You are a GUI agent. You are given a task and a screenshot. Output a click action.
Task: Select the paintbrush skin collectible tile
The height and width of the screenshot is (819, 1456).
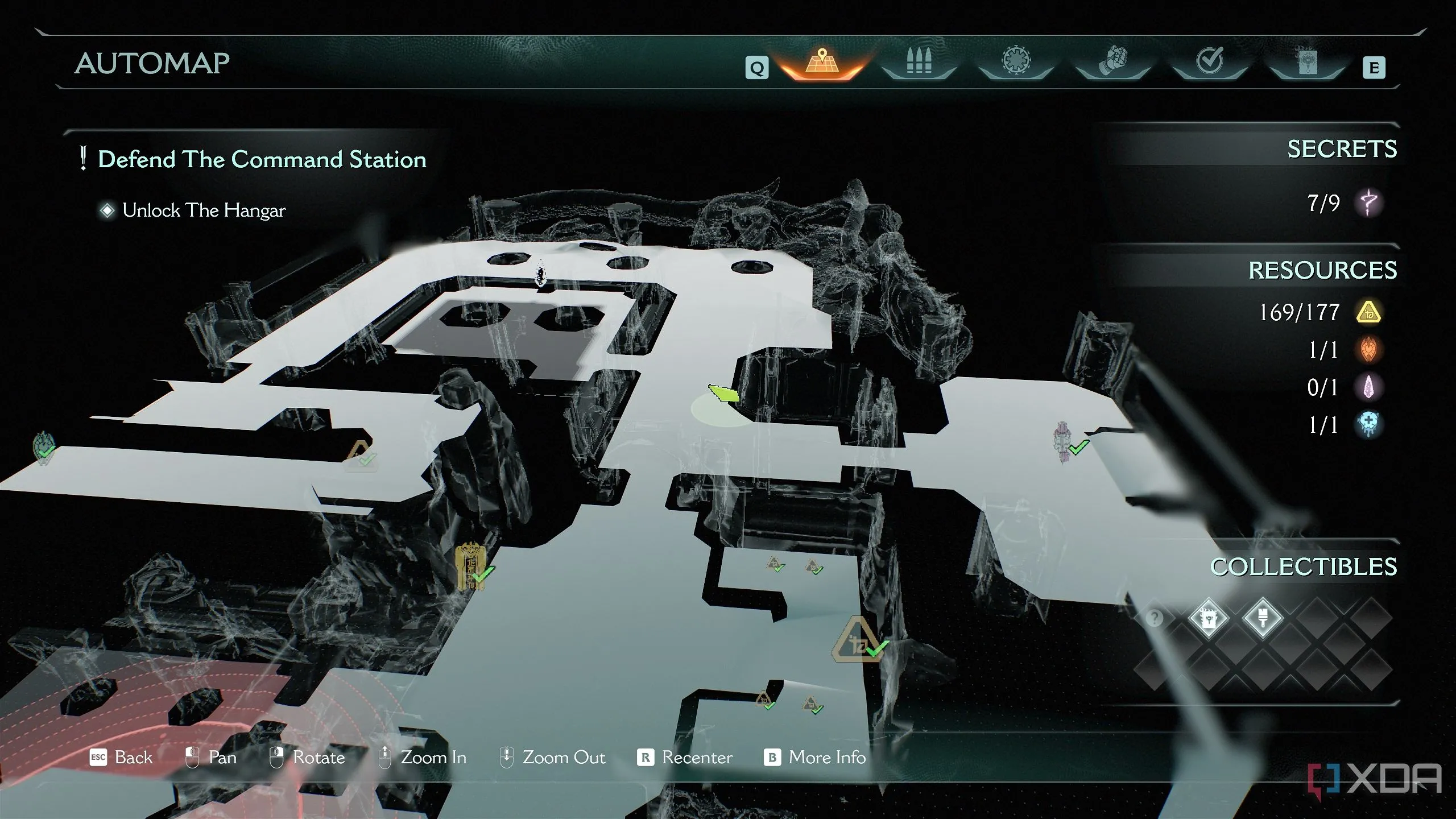[x=1263, y=618]
